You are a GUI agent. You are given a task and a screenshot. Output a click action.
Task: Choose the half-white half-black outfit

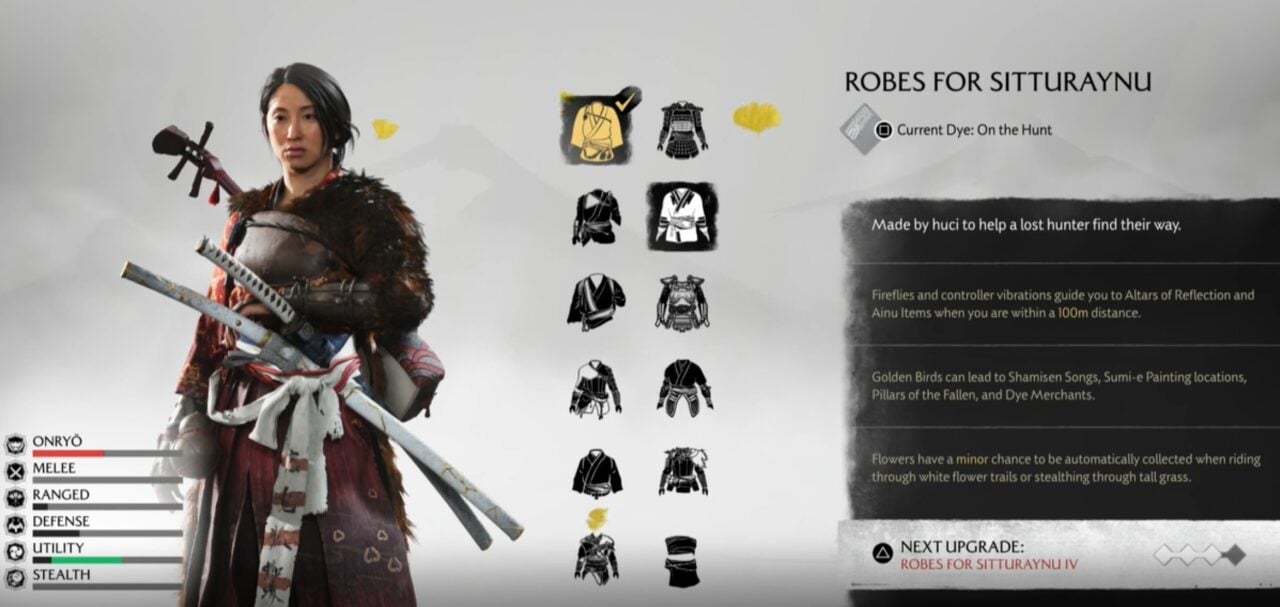coord(596,388)
